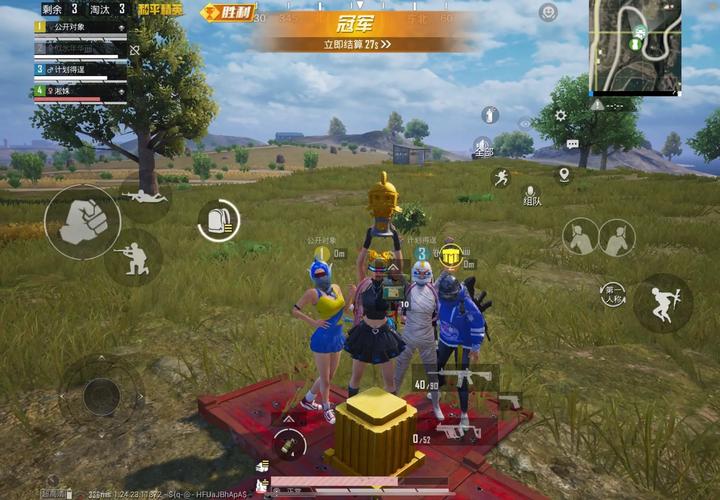
Task: Toggle the auto-sprint running man icon
Action: 500,178
